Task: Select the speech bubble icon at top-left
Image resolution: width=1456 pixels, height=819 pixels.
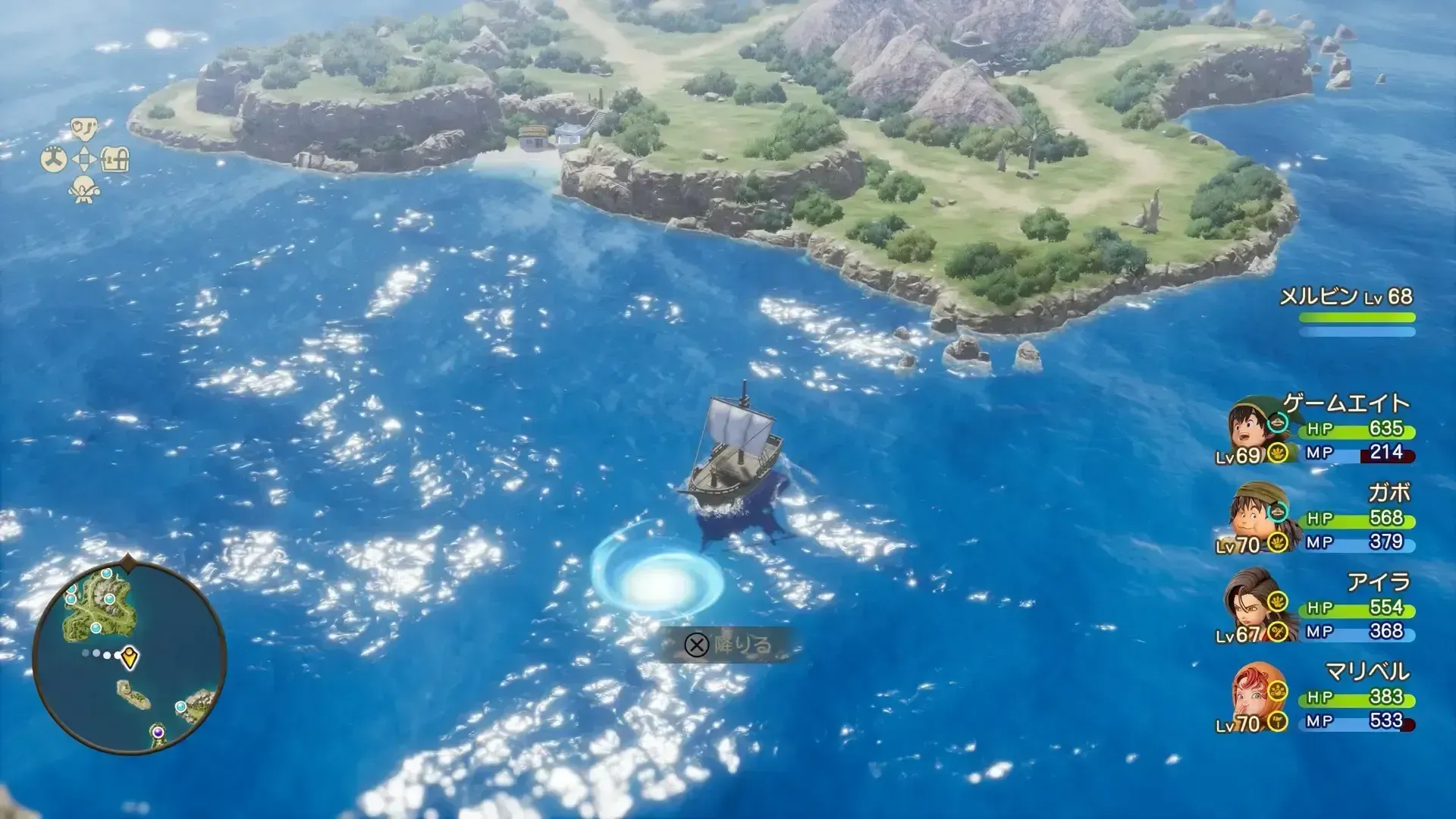Action: [83, 129]
